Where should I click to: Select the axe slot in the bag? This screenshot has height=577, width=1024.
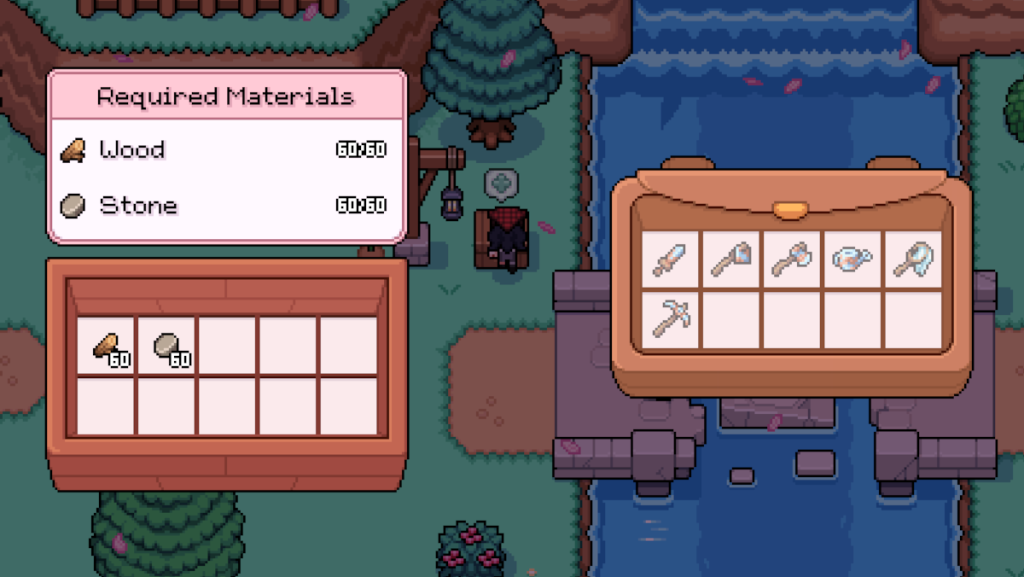pyautogui.click(x=791, y=260)
